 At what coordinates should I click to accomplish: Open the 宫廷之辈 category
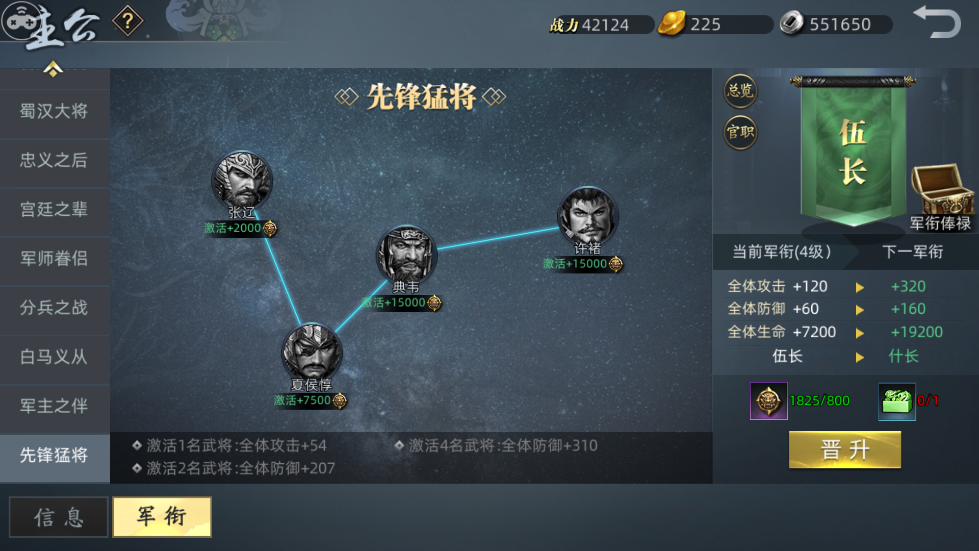pyautogui.click(x=54, y=209)
